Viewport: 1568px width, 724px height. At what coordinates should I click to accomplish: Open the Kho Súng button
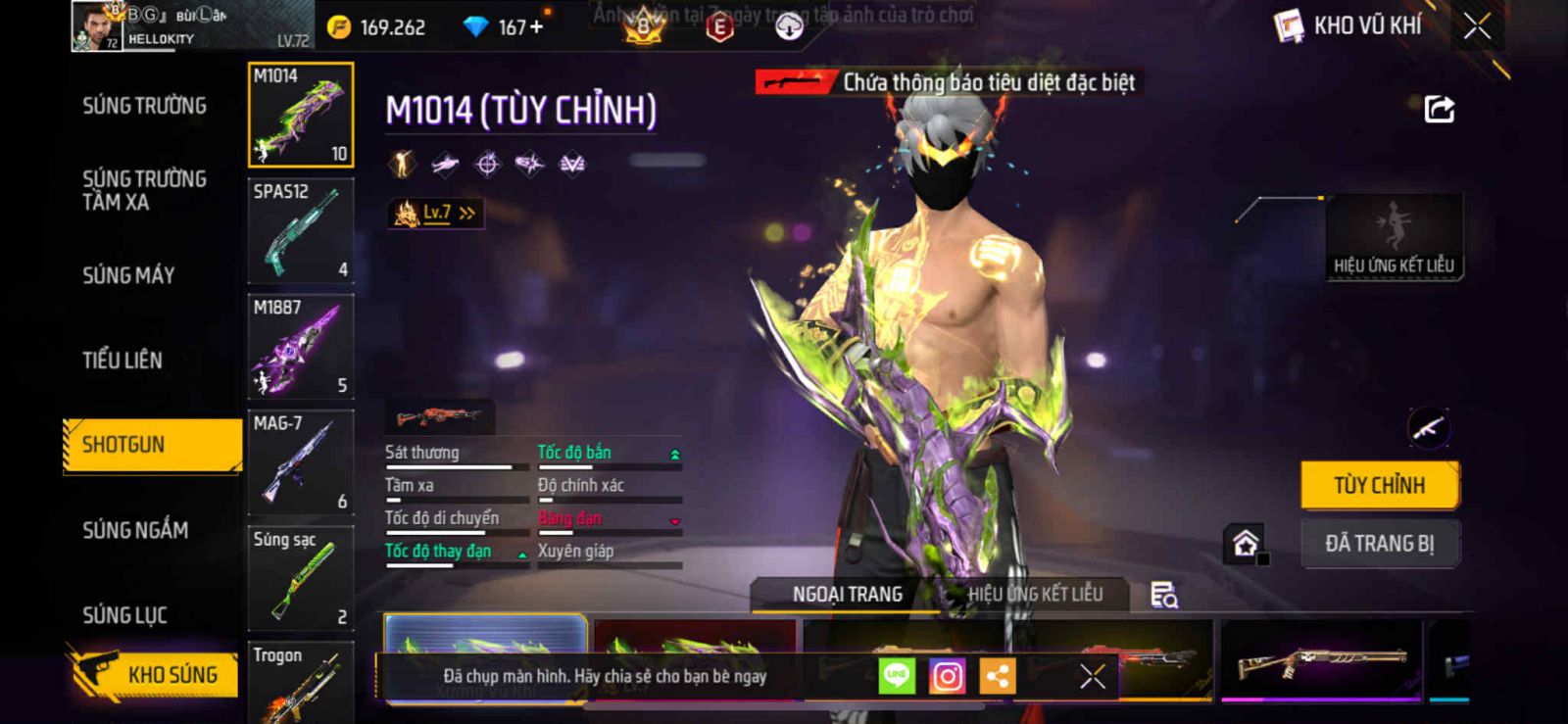(x=155, y=674)
